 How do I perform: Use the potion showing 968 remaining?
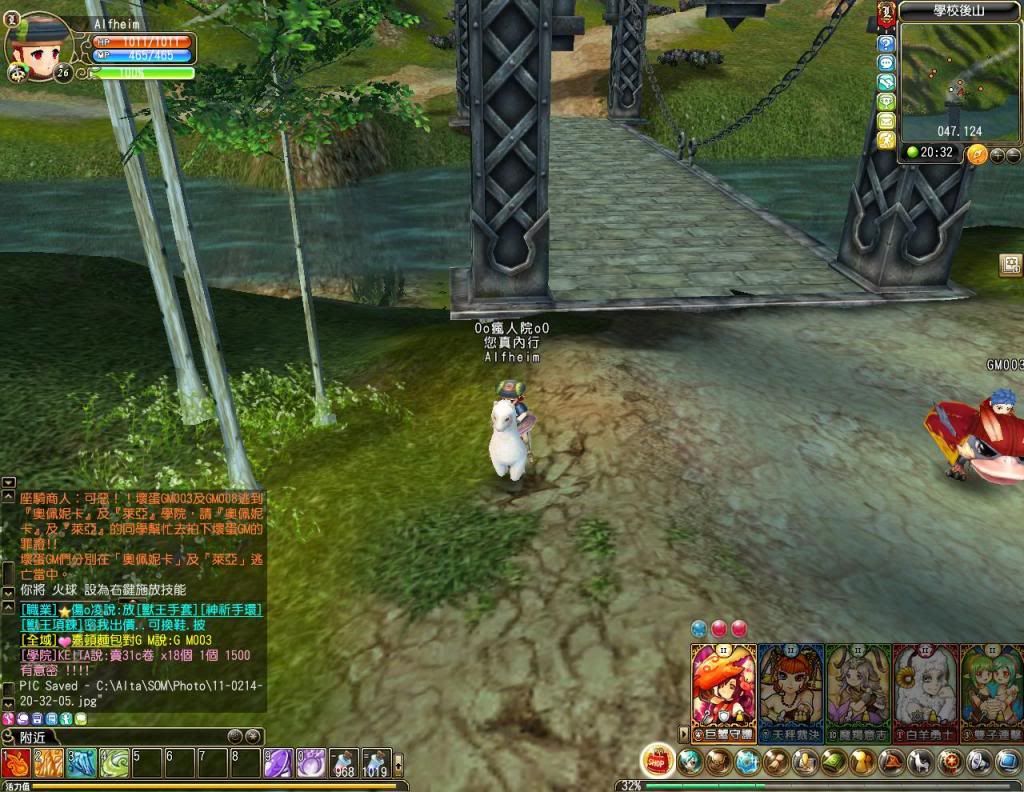345,763
